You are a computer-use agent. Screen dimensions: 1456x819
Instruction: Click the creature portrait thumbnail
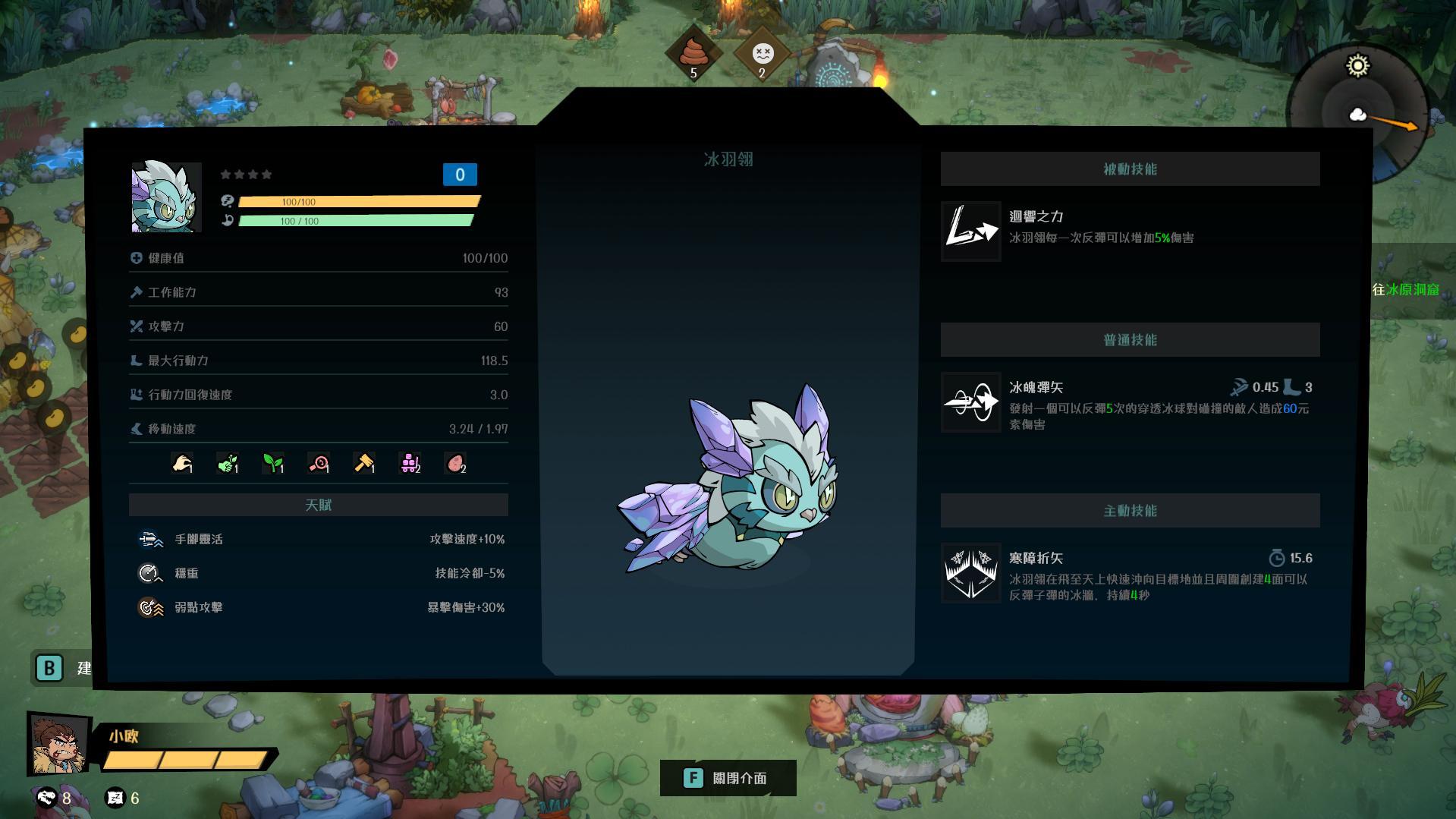(166, 197)
